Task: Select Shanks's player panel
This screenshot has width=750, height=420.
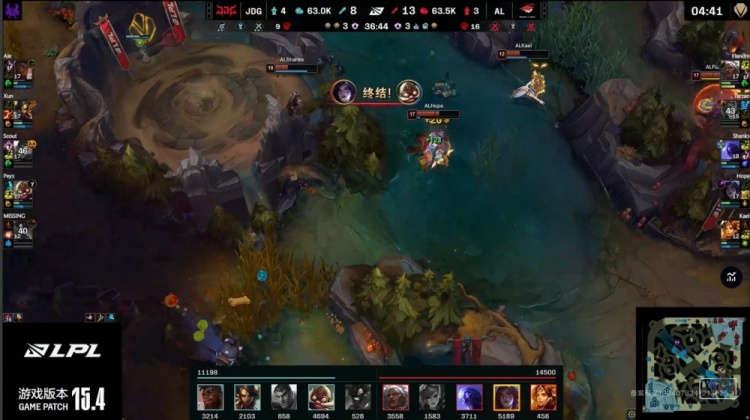Action: click(731, 151)
